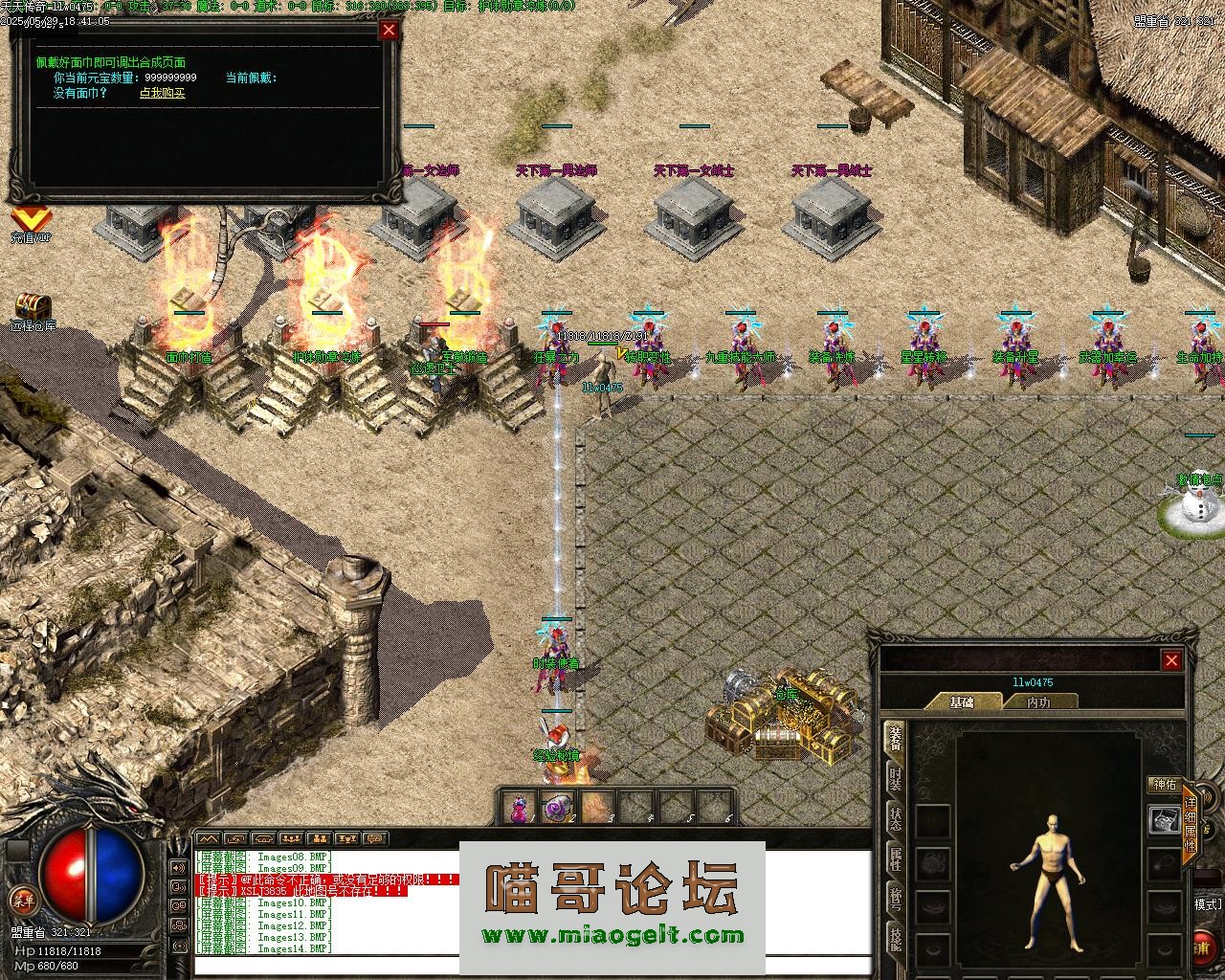
Task: Select the 装备 equipment side tab
Action: pos(895,738)
